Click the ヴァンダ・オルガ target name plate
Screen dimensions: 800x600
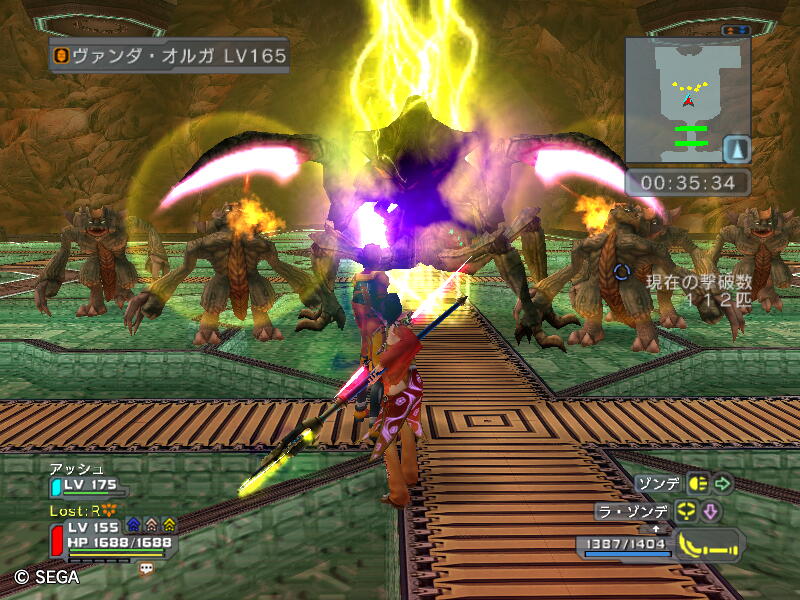tap(168, 55)
